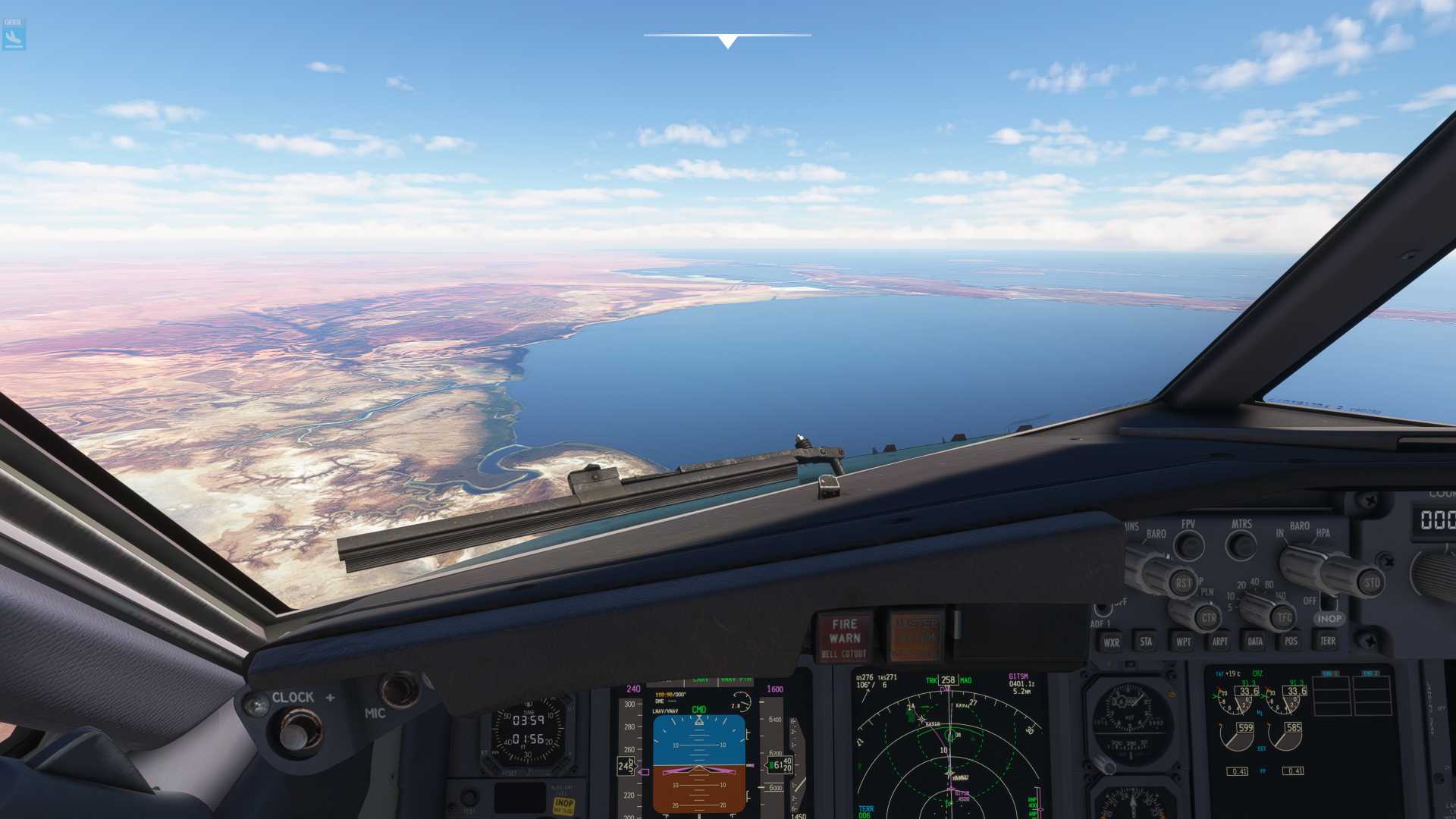Set standard pressure with the STD button
The width and height of the screenshot is (1456, 819).
point(1371,582)
